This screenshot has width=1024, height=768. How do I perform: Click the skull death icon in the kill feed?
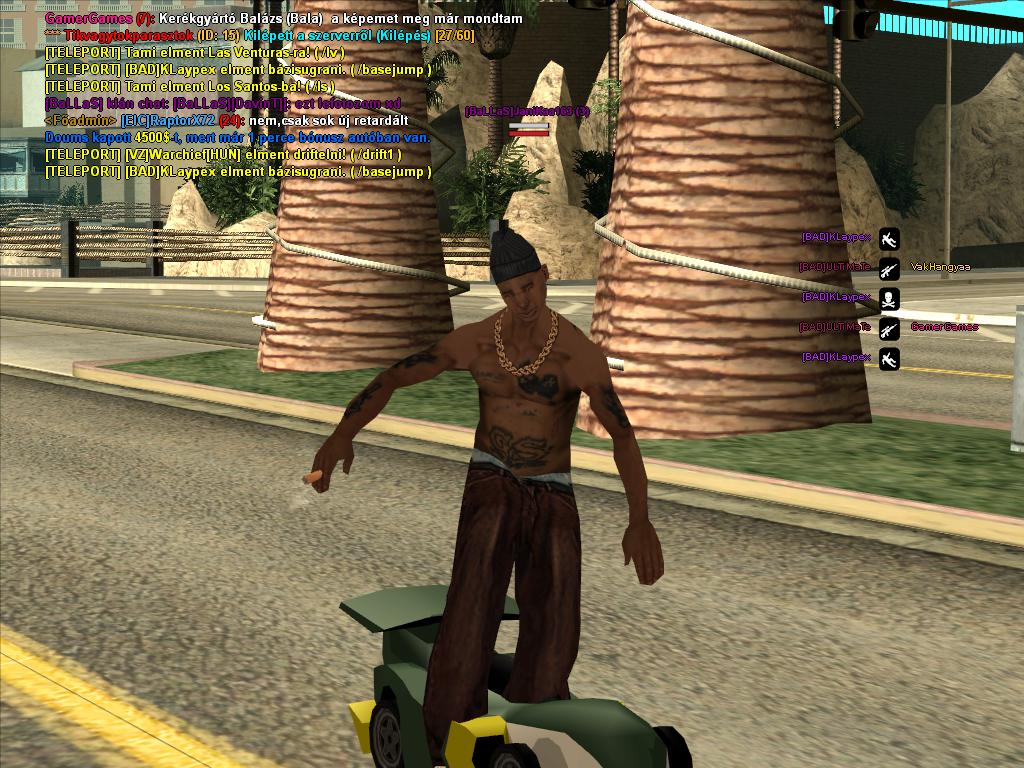click(x=889, y=298)
